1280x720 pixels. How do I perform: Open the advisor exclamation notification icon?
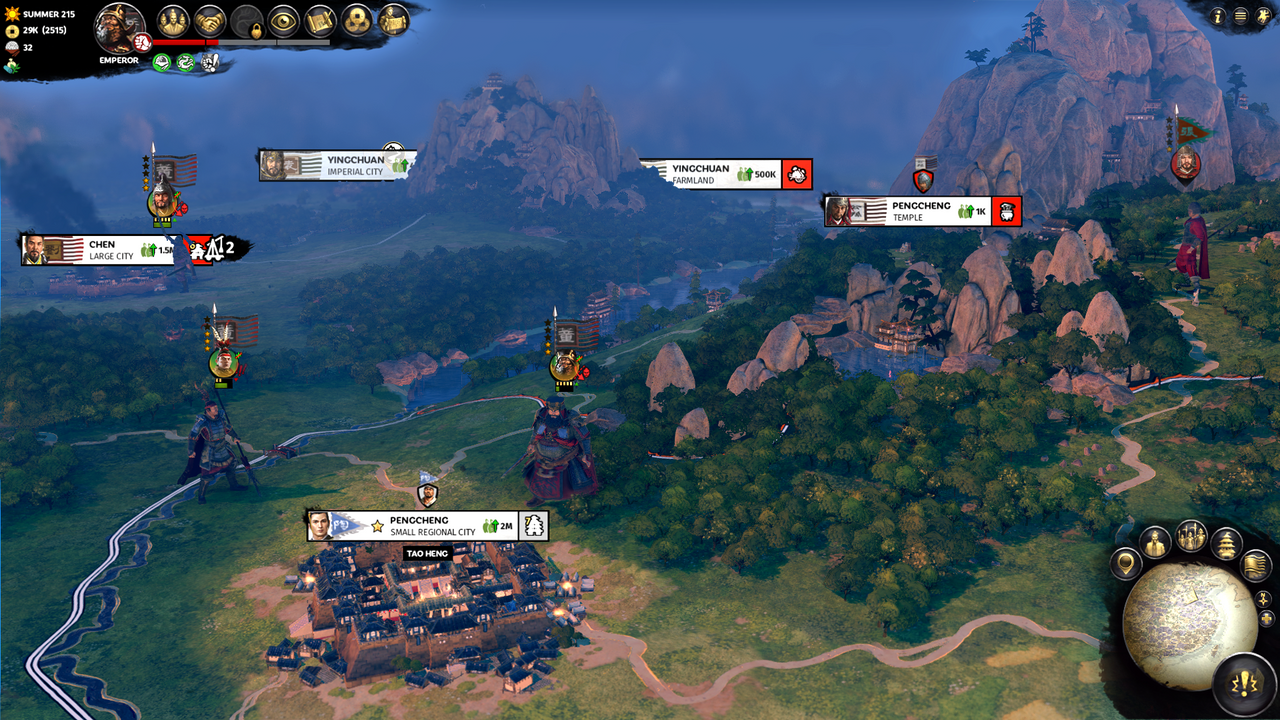(x=210, y=62)
